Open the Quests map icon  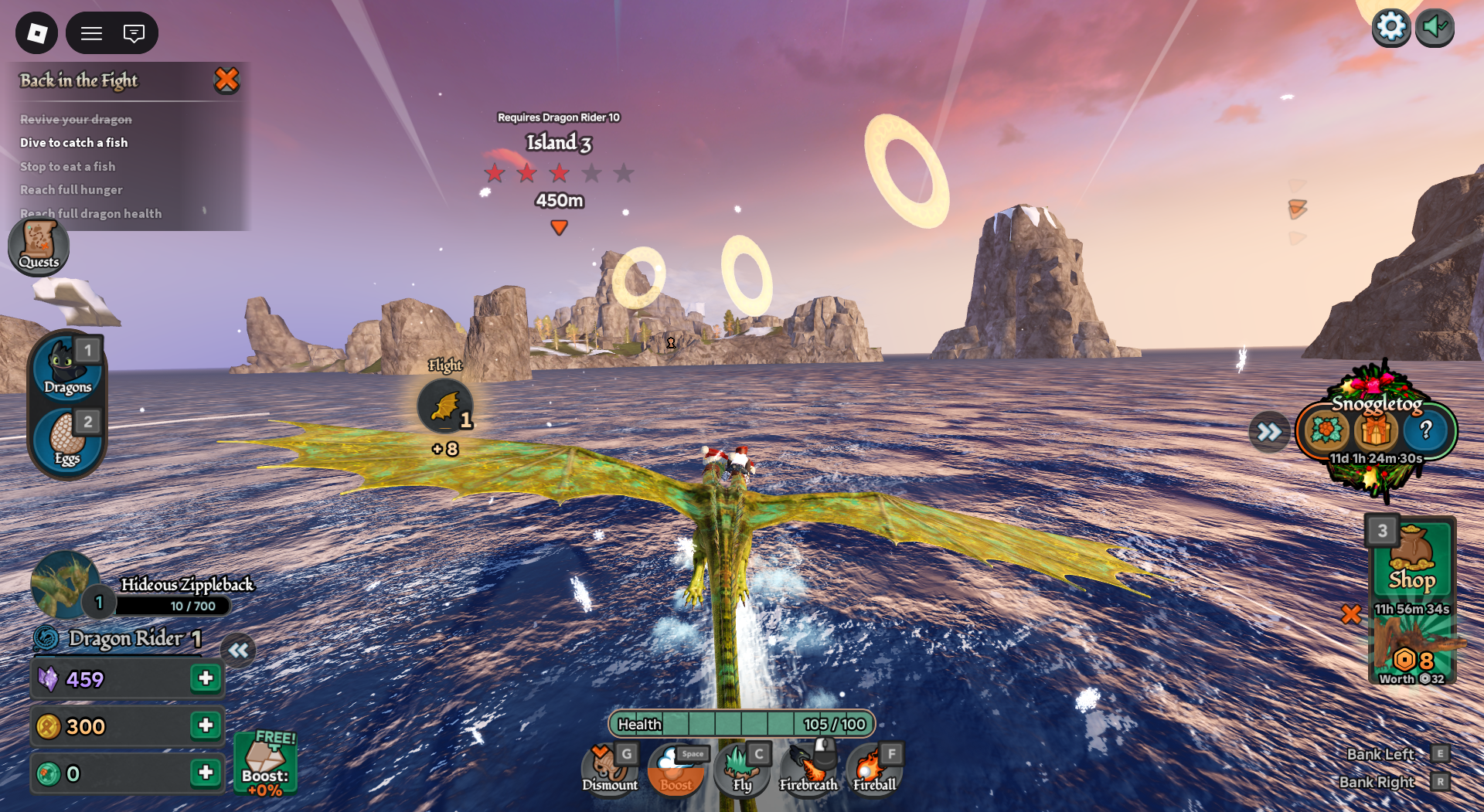tap(38, 246)
